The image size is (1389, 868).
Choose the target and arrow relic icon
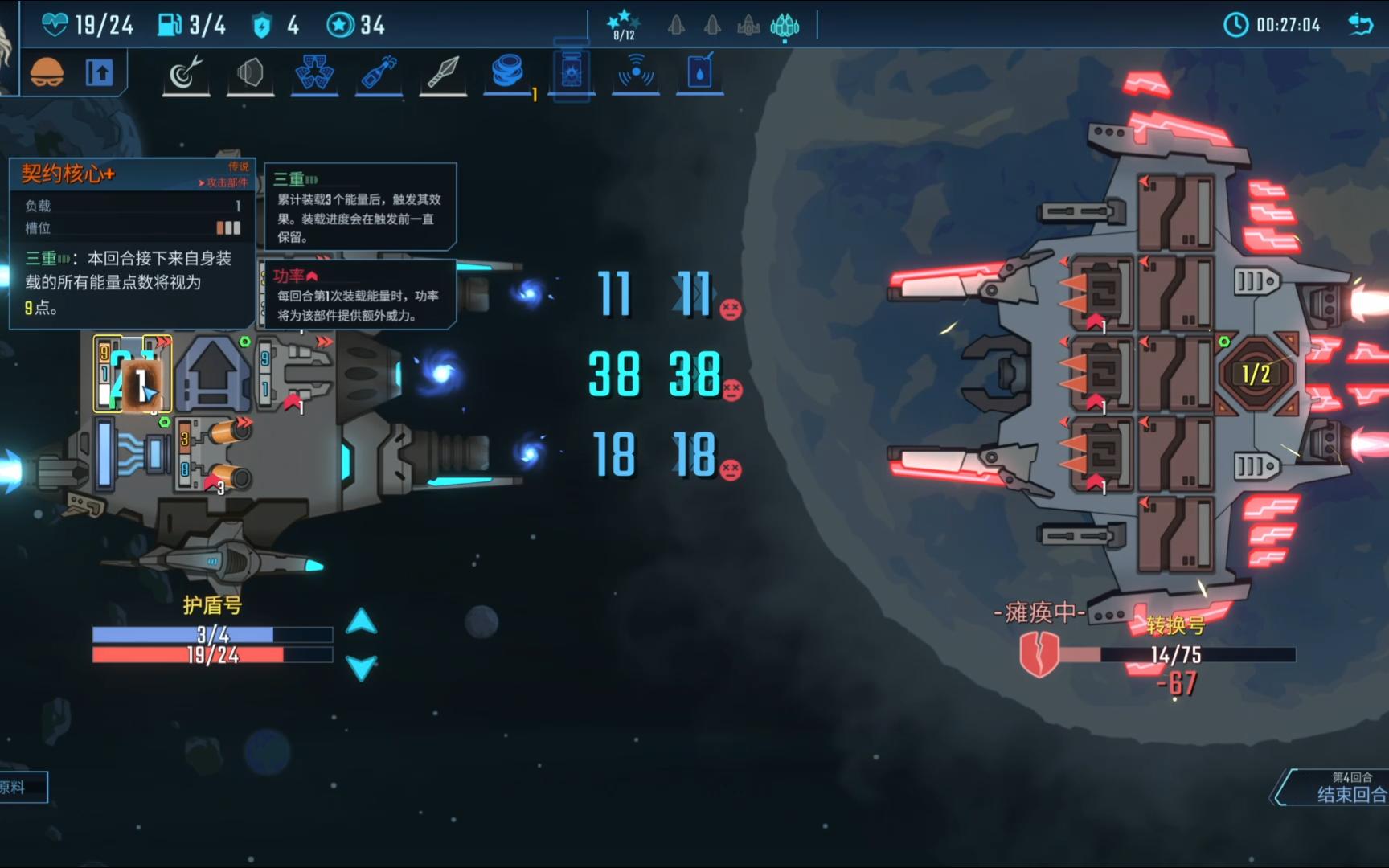pos(186,74)
